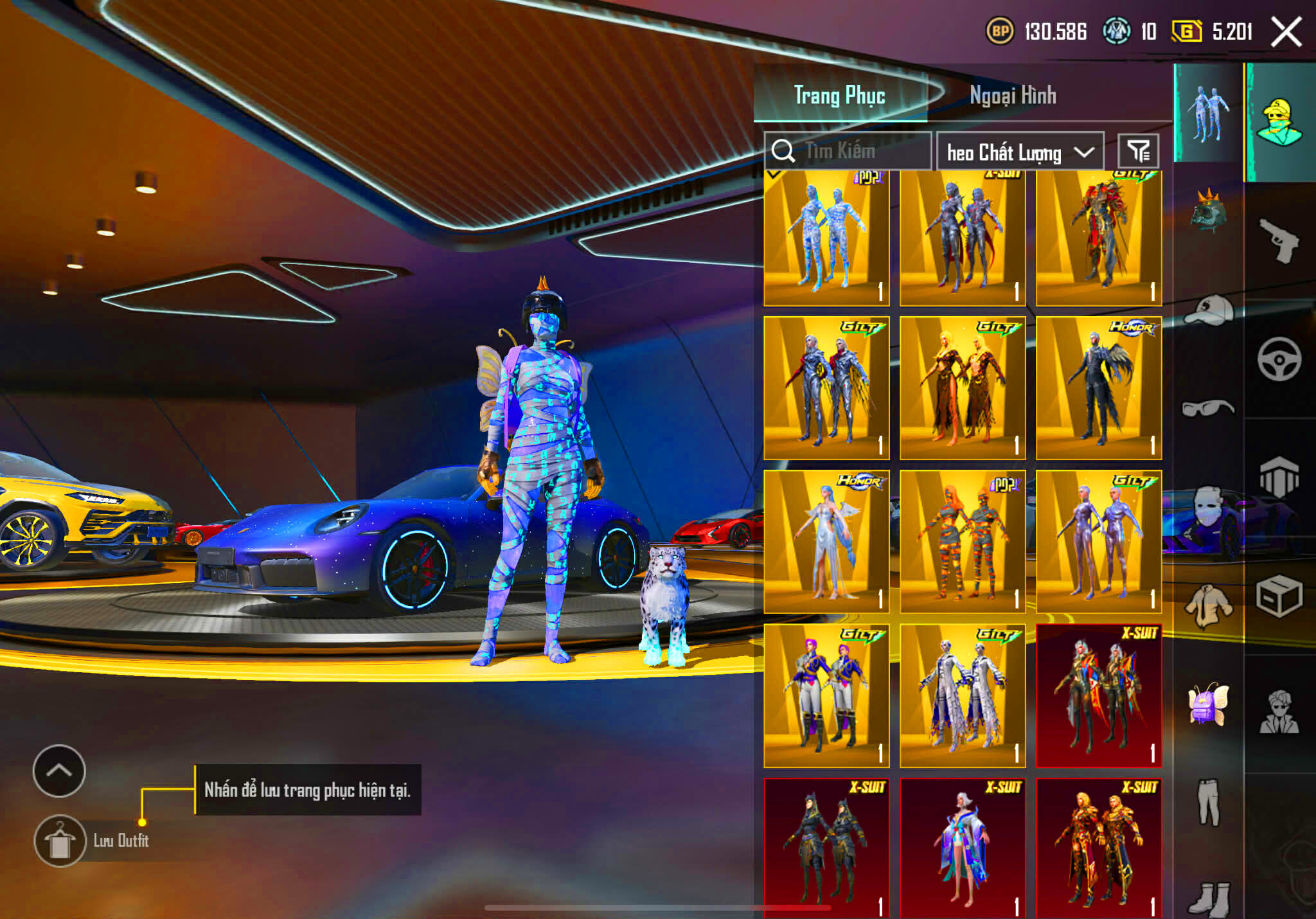Image resolution: width=1316 pixels, height=919 pixels.
Task: Open the Chất Lượng sorting dropdown
Action: pos(1020,152)
